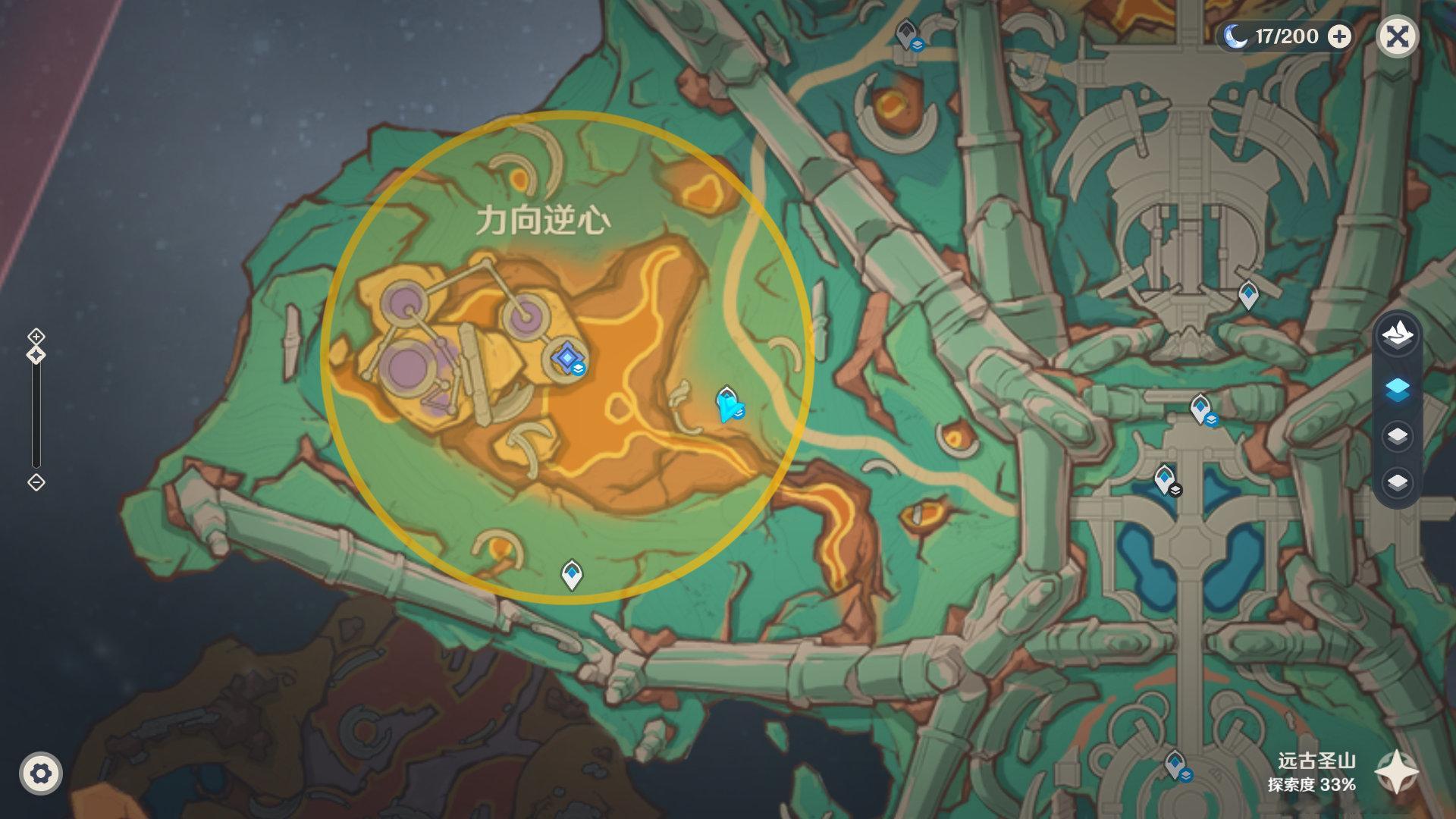Select the blue diamond domain marker

click(x=566, y=356)
